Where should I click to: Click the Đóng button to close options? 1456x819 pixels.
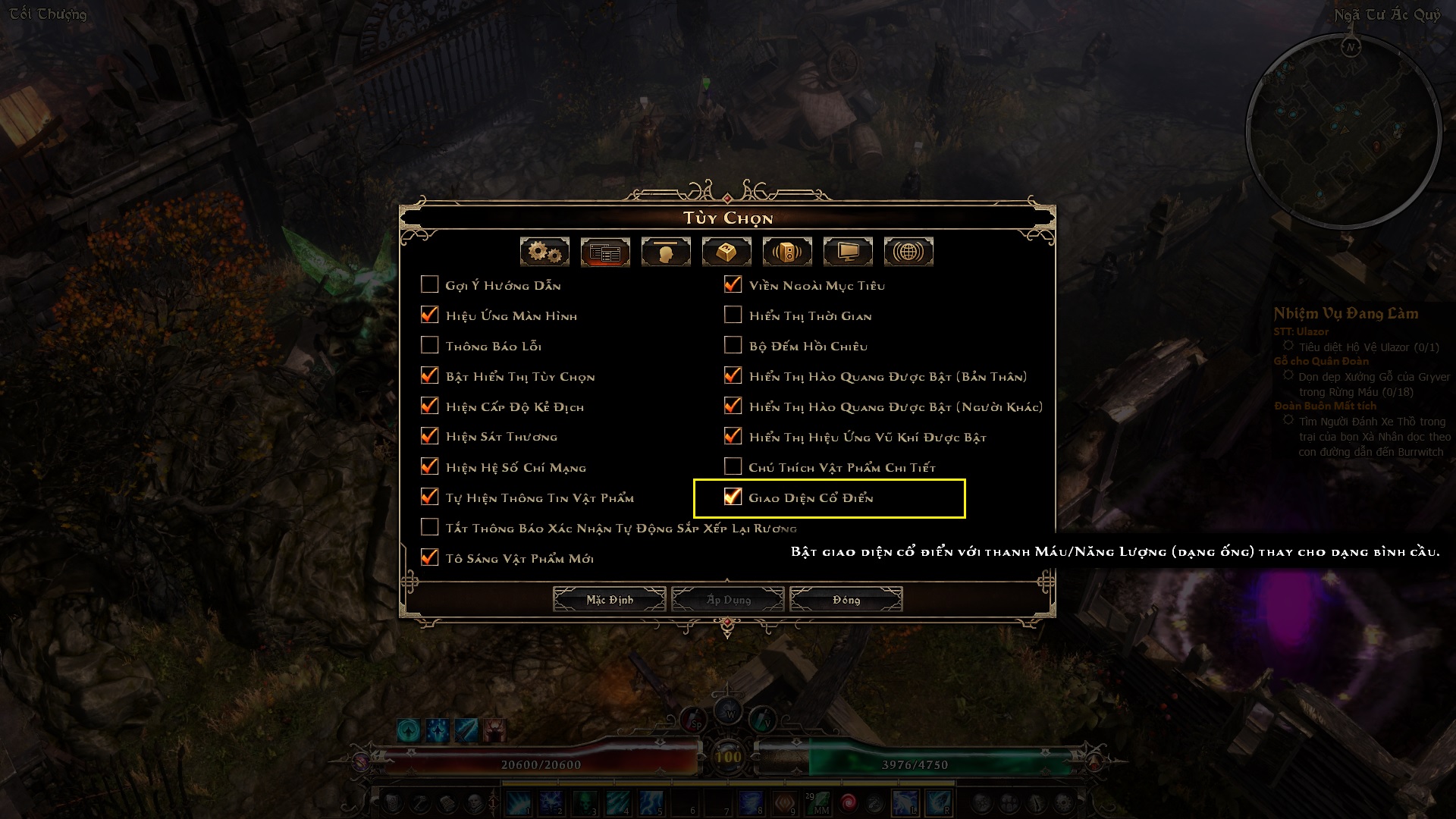click(846, 600)
